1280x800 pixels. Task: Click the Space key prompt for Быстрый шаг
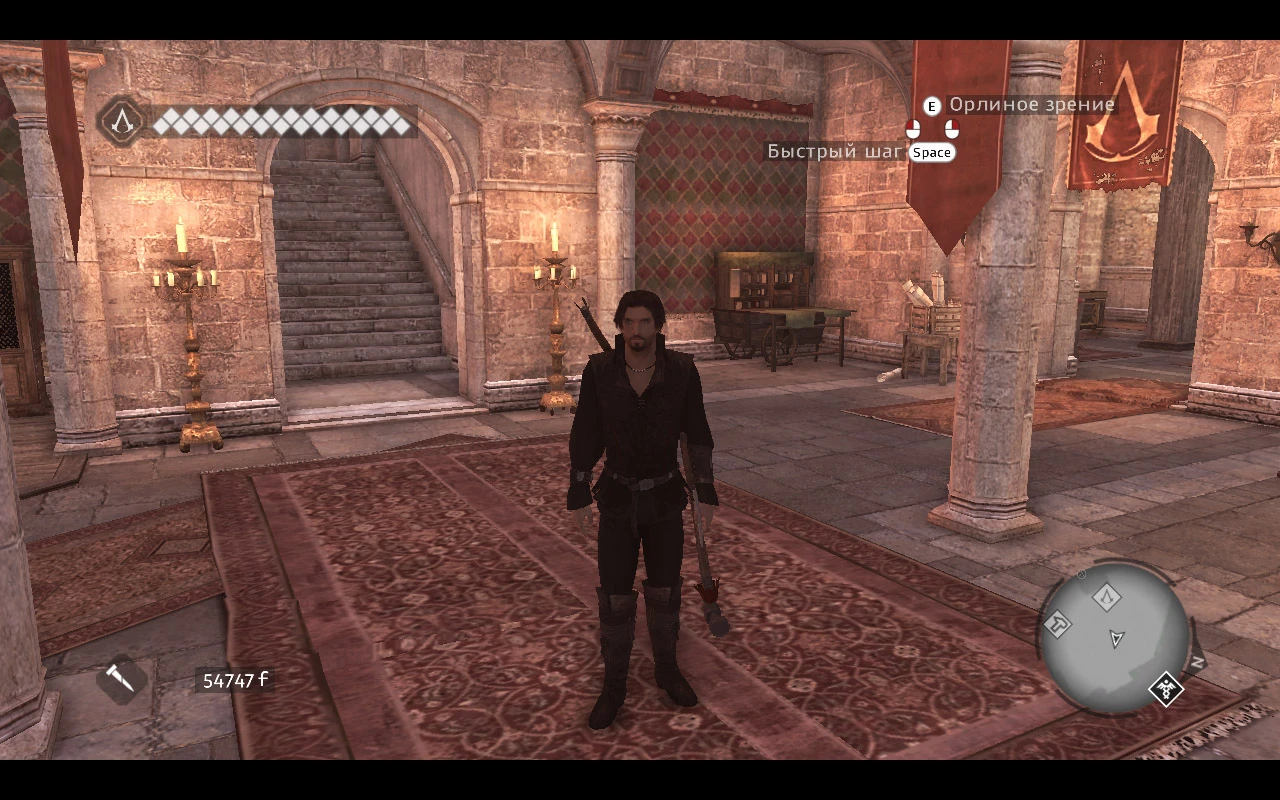pos(933,152)
